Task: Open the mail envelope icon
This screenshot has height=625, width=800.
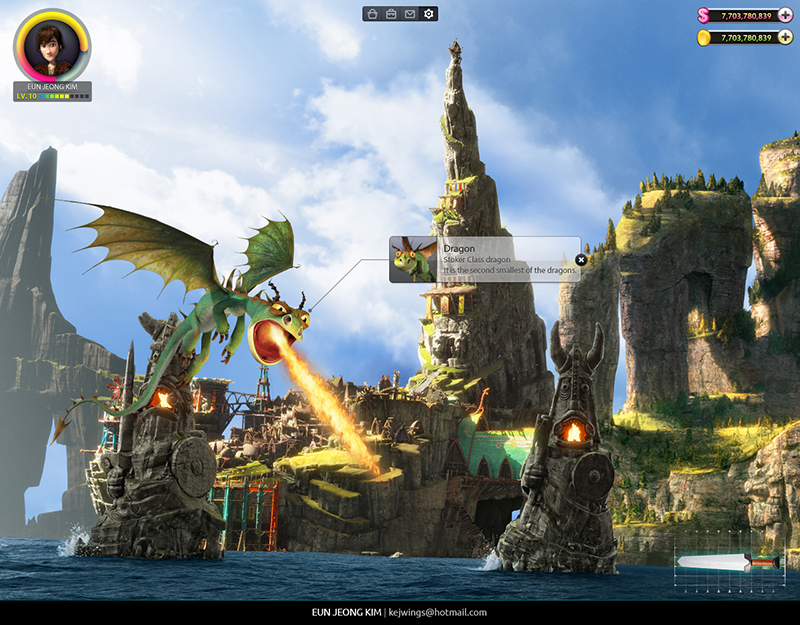Action: pos(410,14)
